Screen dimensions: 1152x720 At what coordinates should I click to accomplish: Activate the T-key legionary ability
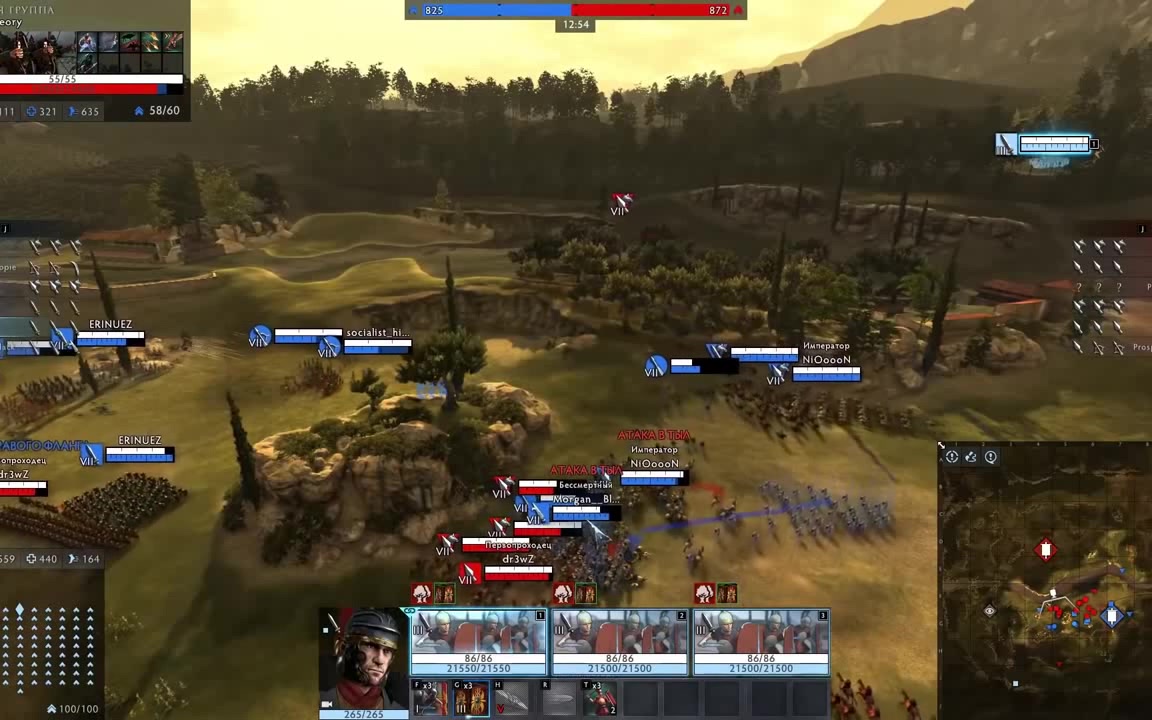point(600,698)
